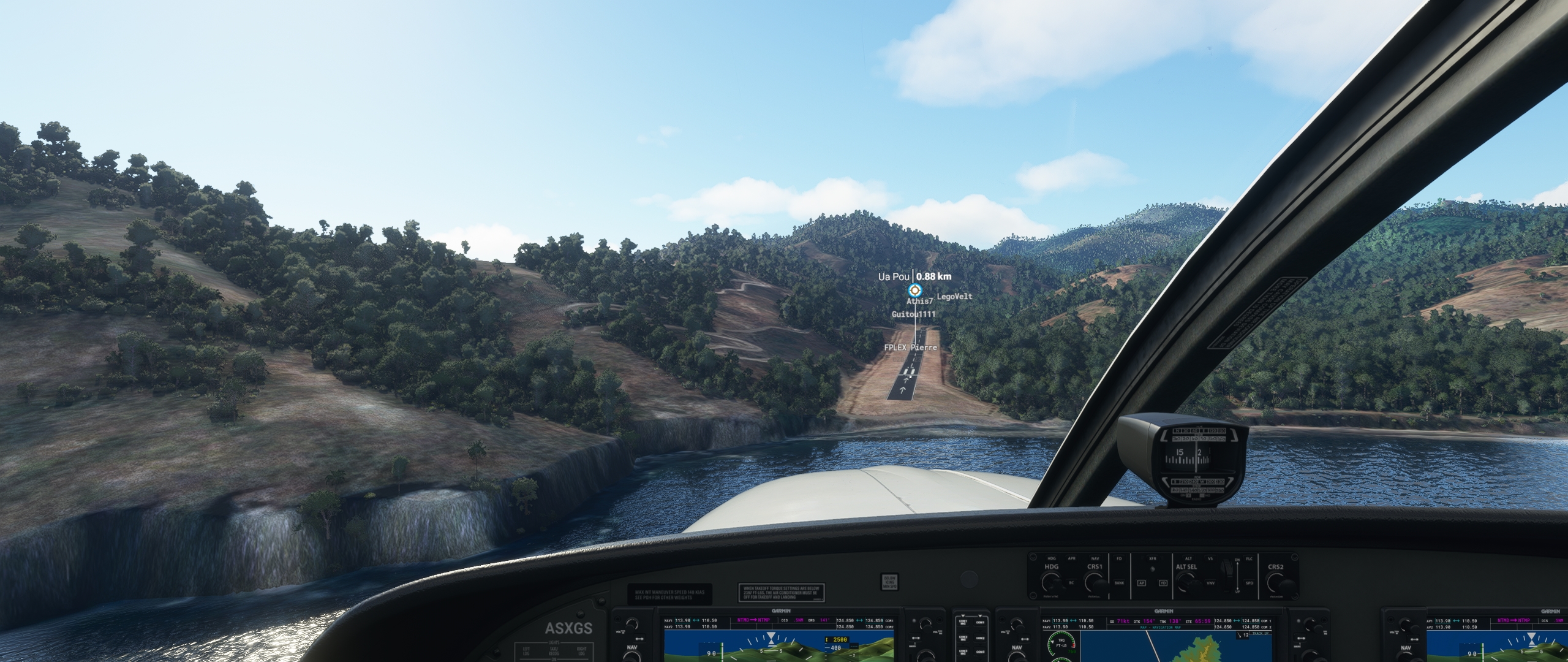Turn the NAV tuning knob on the MFD
The height and width of the screenshot is (662, 1568).
(x=1018, y=659)
